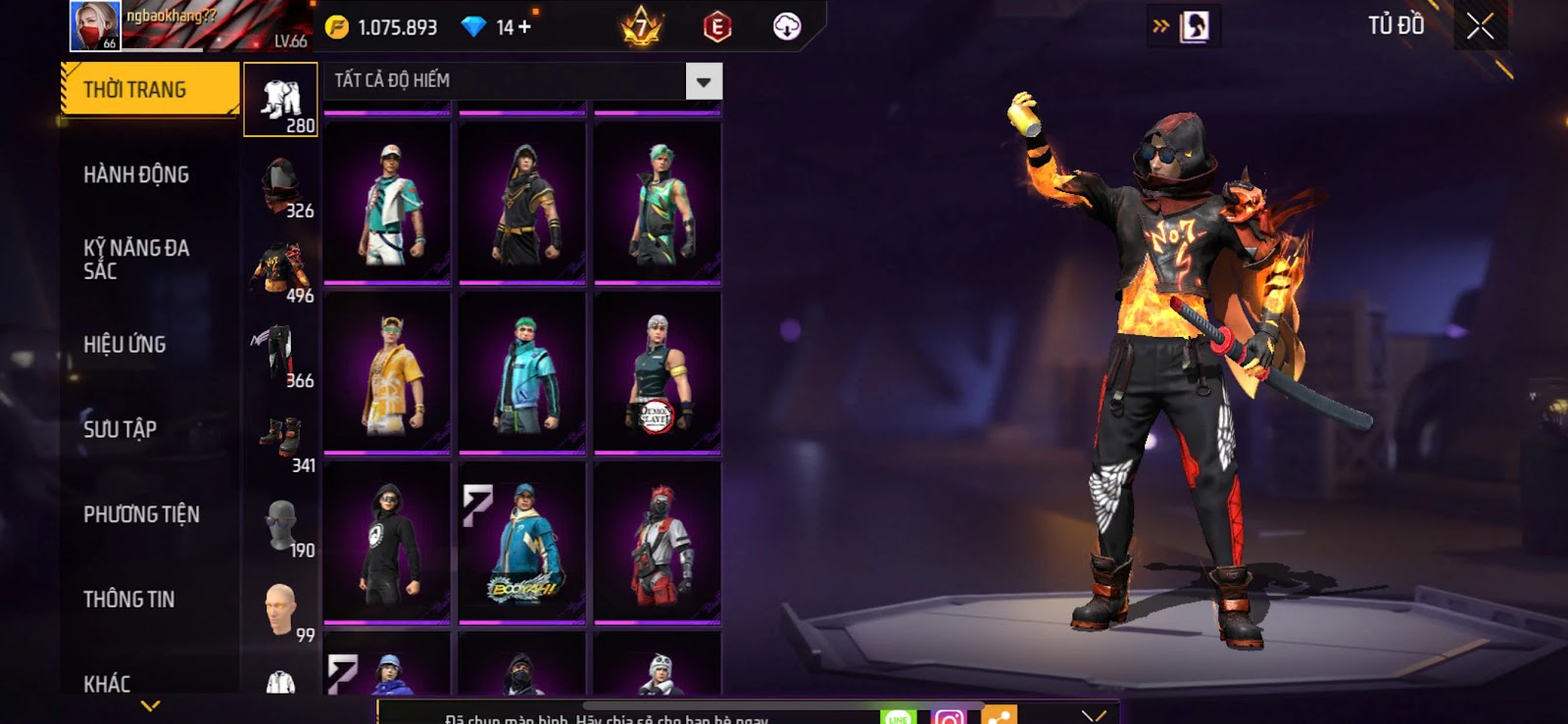The image size is (1568, 724).
Task: Switch to the THỜI TRANG tab
Action: point(149,90)
